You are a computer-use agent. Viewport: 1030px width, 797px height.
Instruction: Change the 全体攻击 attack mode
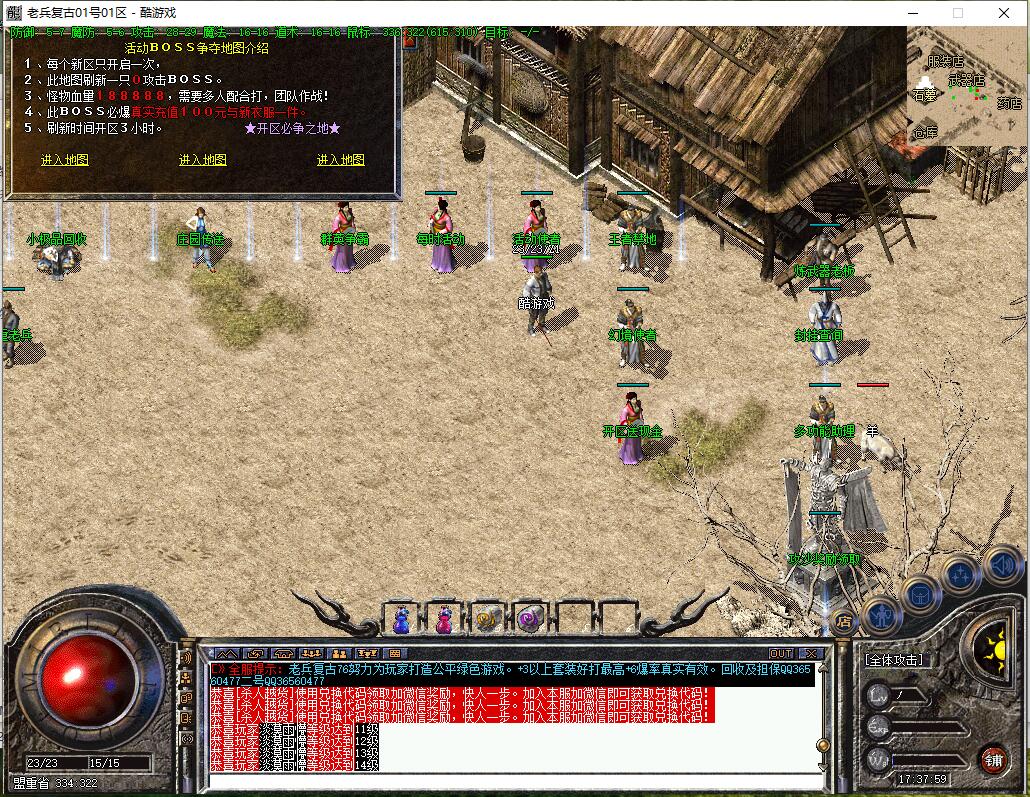click(x=895, y=661)
